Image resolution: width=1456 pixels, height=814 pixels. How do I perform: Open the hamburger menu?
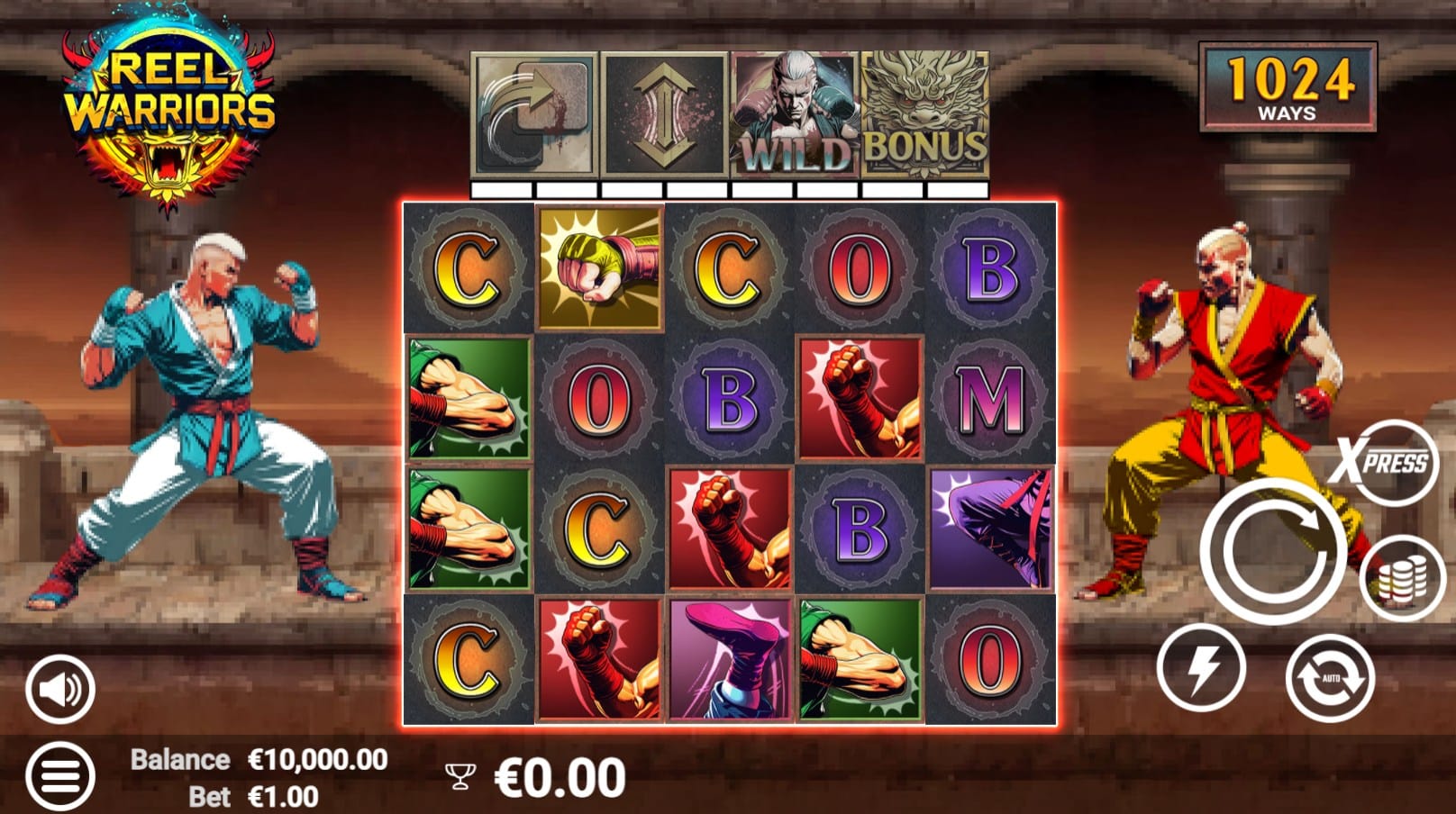59,775
